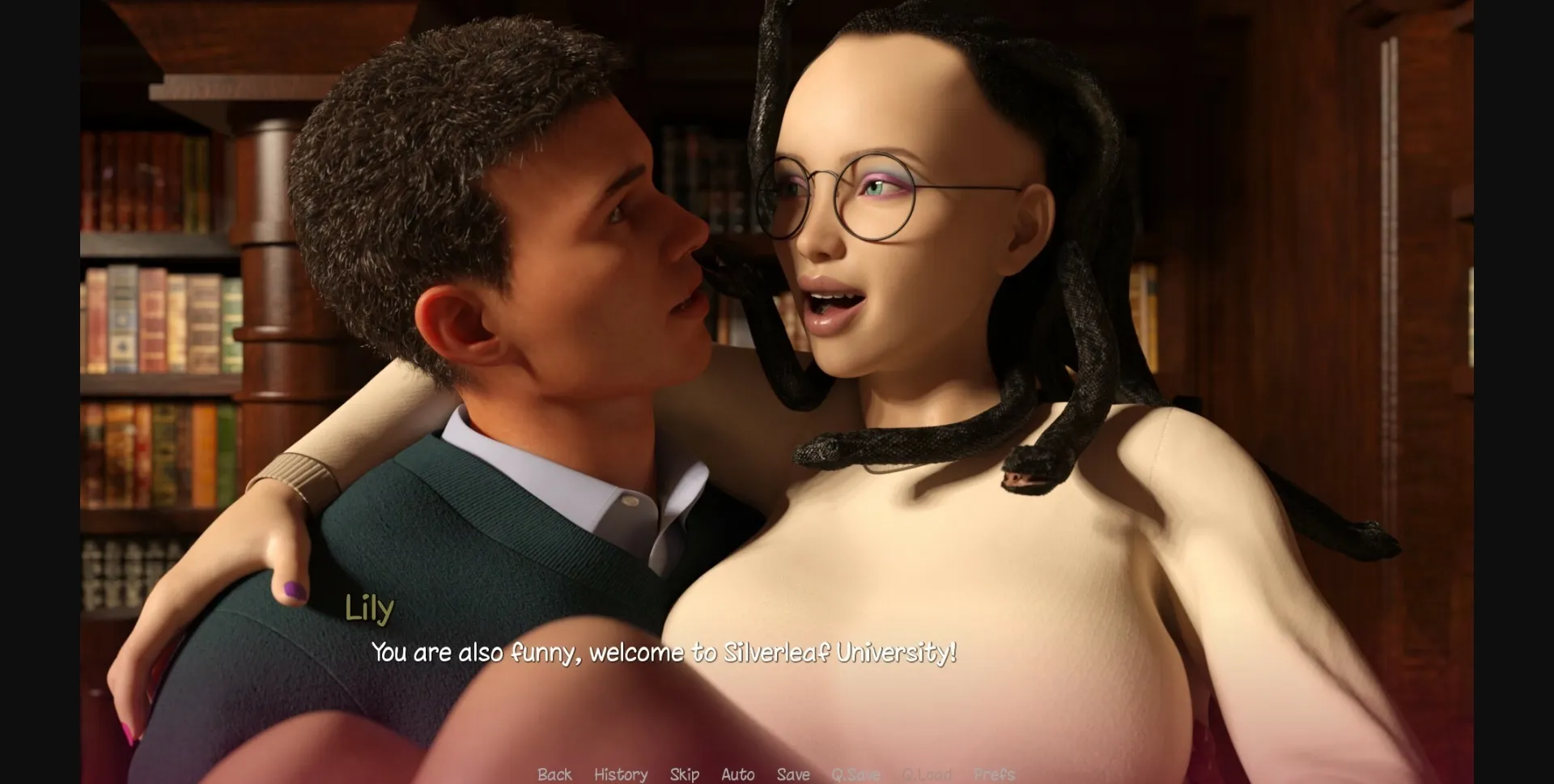This screenshot has width=1554, height=784.
Task: Select Save to store your progress
Action: 793,774
